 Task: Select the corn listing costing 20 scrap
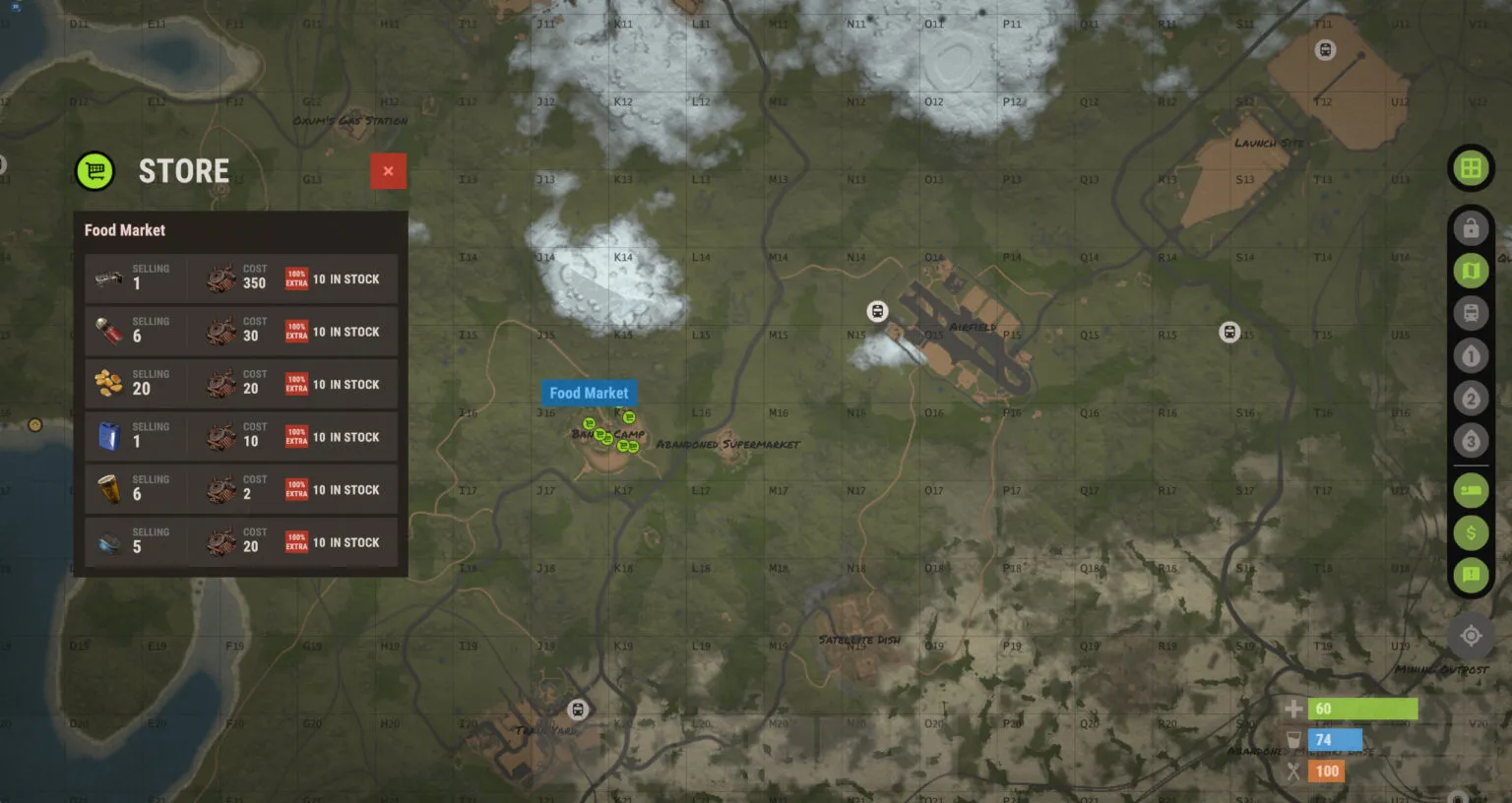pos(241,384)
